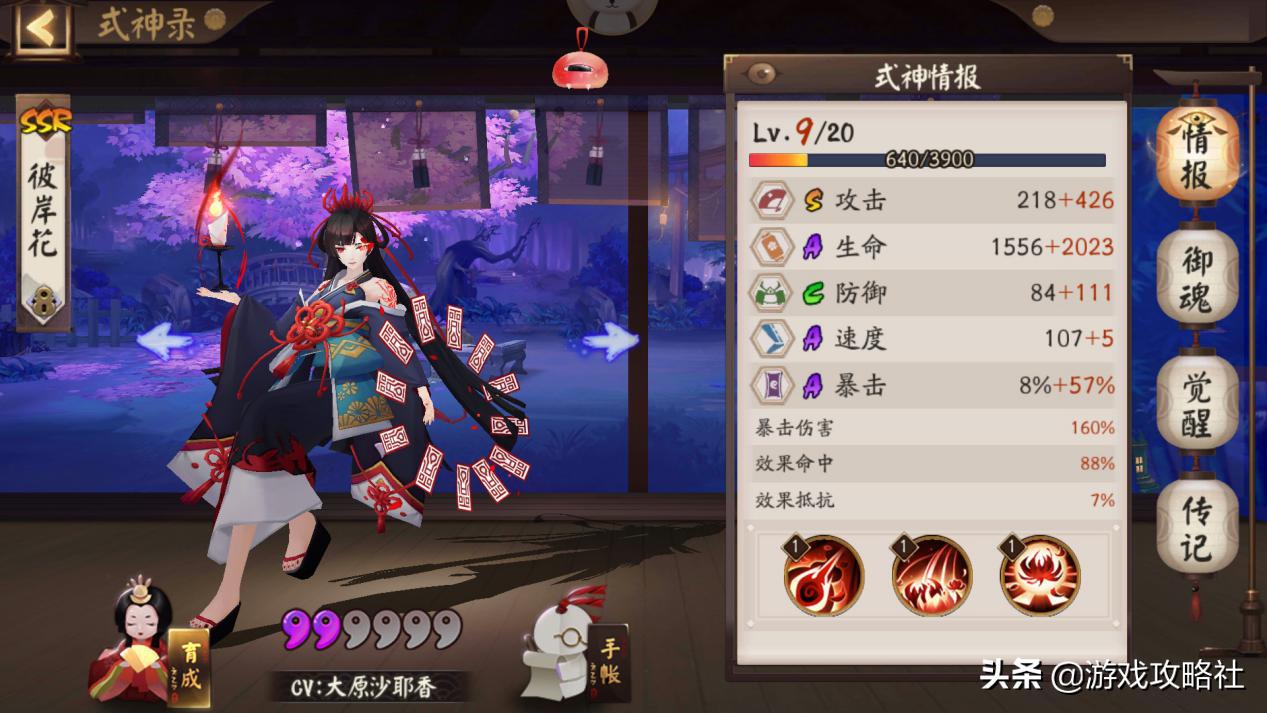This screenshot has height=713, width=1267.
Task: Open the 御魂 lantern tab
Action: pyautogui.click(x=1197, y=281)
